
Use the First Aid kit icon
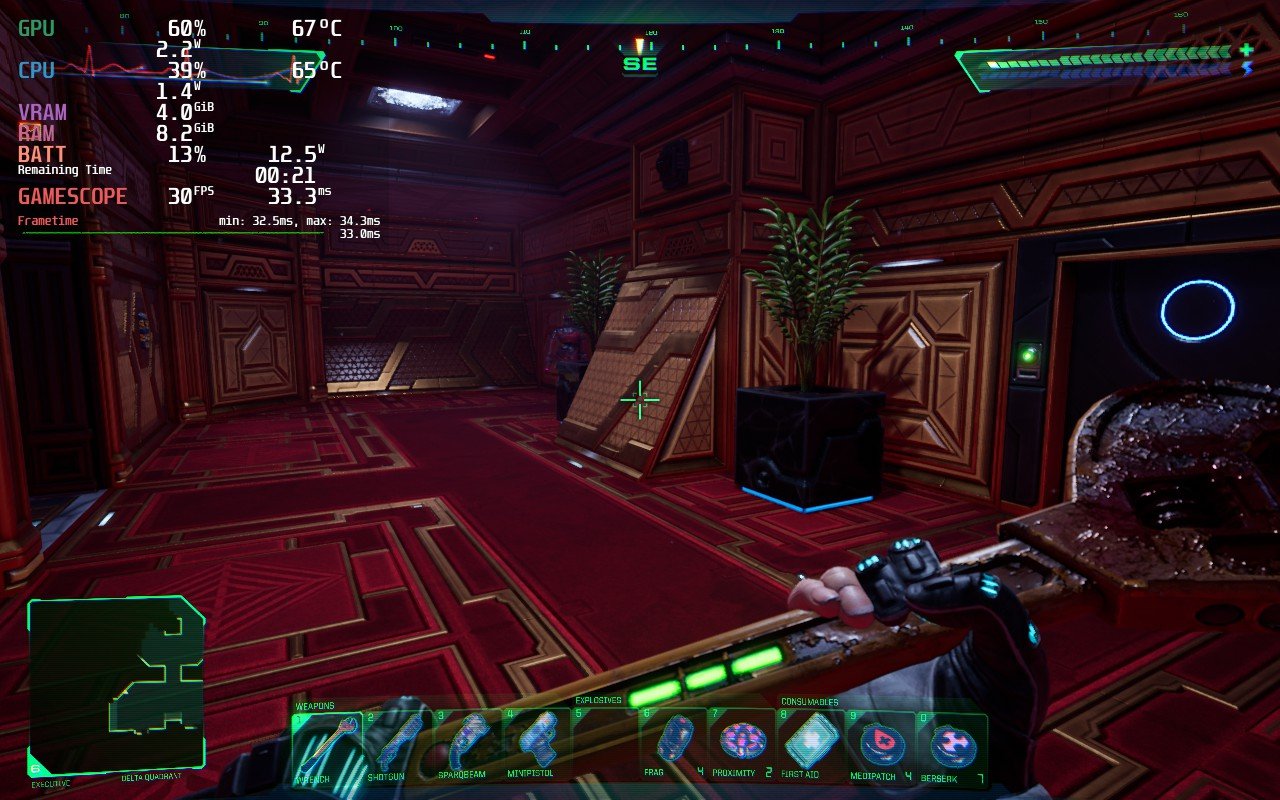pos(813,740)
